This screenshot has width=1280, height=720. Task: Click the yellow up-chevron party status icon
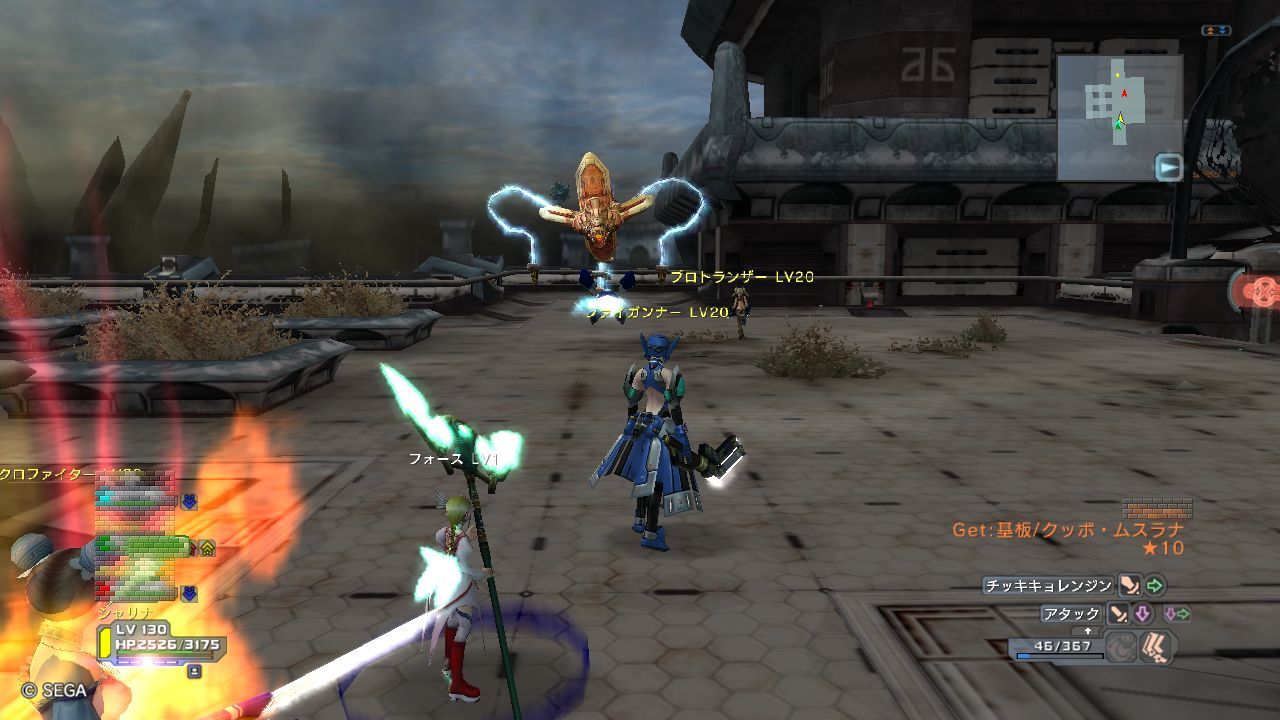(207, 547)
